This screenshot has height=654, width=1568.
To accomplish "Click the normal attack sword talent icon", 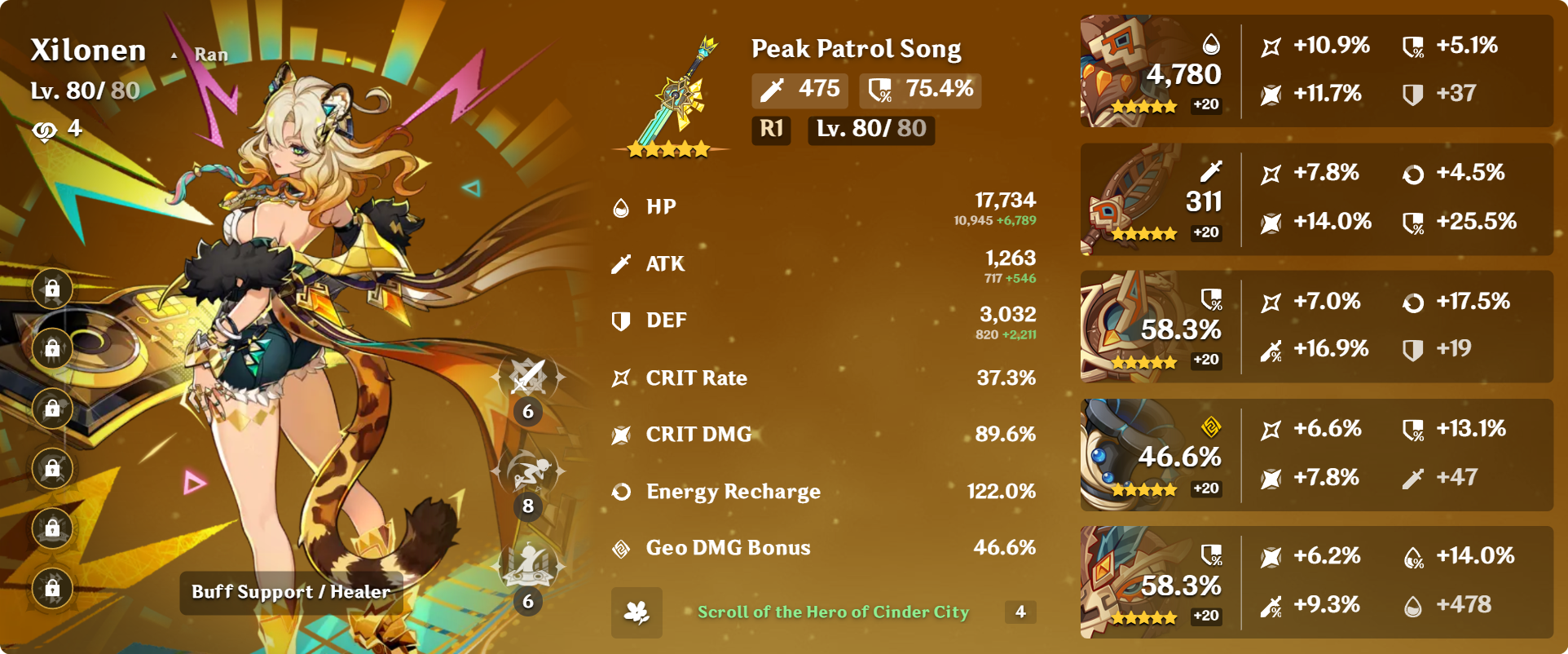I will point(528,378).
